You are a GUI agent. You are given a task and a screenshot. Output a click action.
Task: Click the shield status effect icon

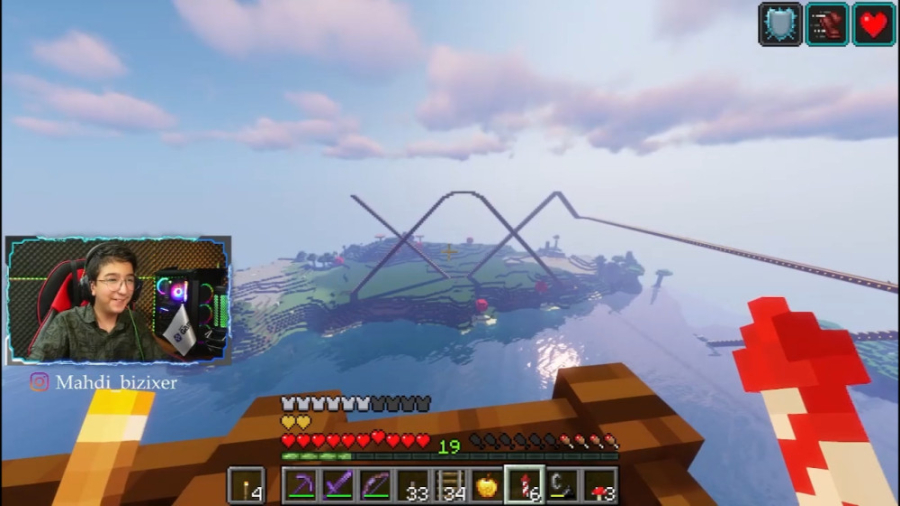click(x=780, y=23)
